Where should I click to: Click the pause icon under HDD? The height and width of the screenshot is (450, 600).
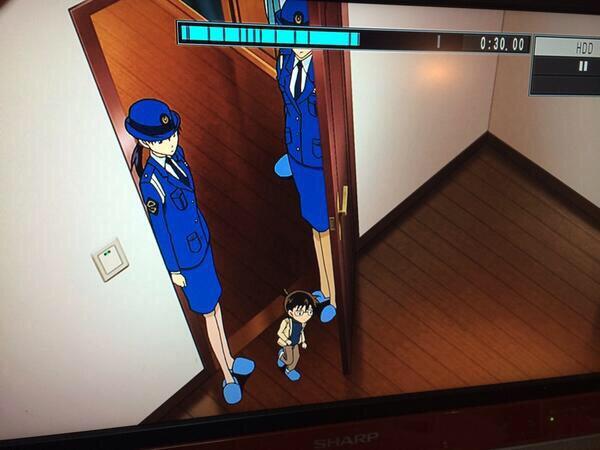coord(582,66)
